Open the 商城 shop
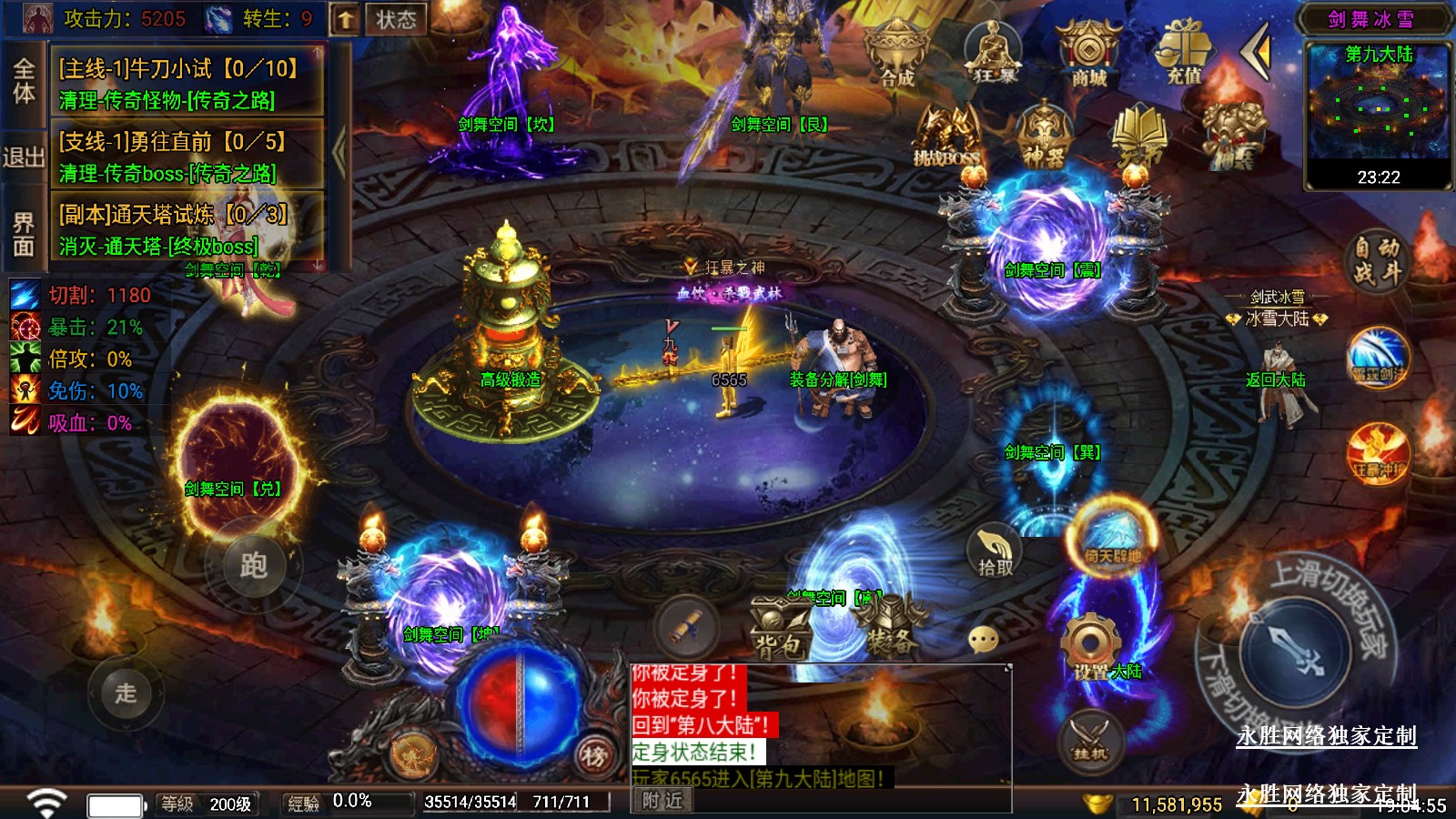This screenshot has height=819, width=1456. coord(1088,55)
